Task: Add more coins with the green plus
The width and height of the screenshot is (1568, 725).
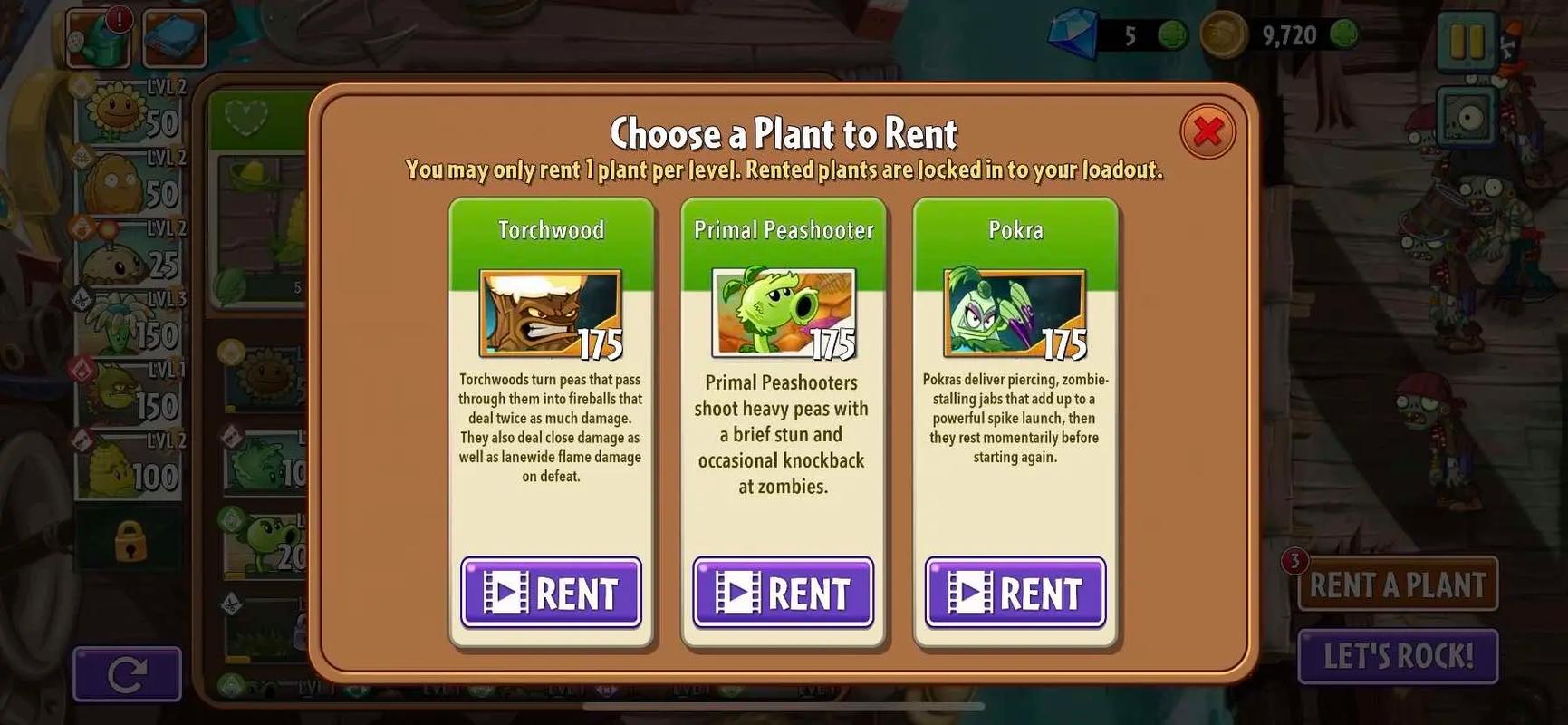Action: click(x=1344, y=35)
